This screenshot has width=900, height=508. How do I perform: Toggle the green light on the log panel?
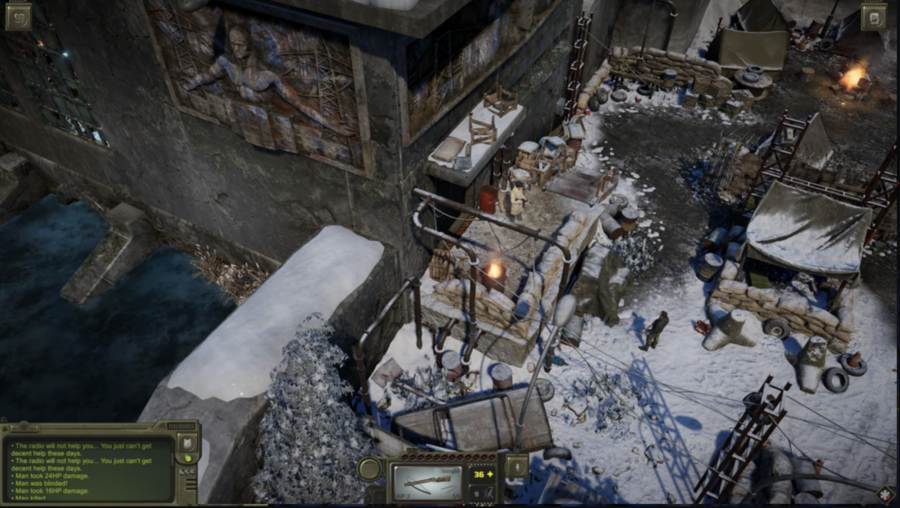tap(187, 459)
